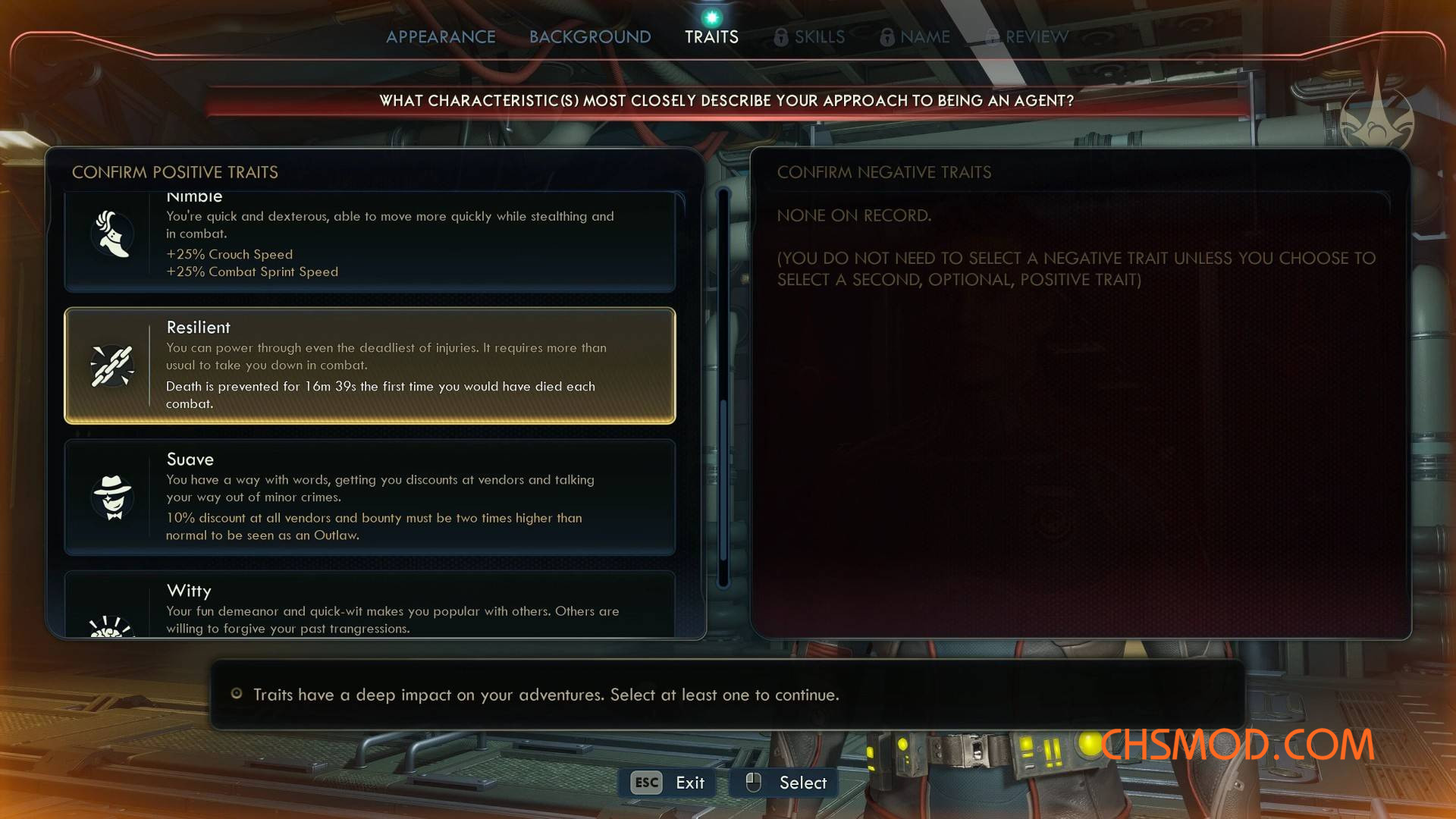Choose the Nimble positive trait
Image resolution: width=1456 pixels, height=819 pixels.
[370, 241]
